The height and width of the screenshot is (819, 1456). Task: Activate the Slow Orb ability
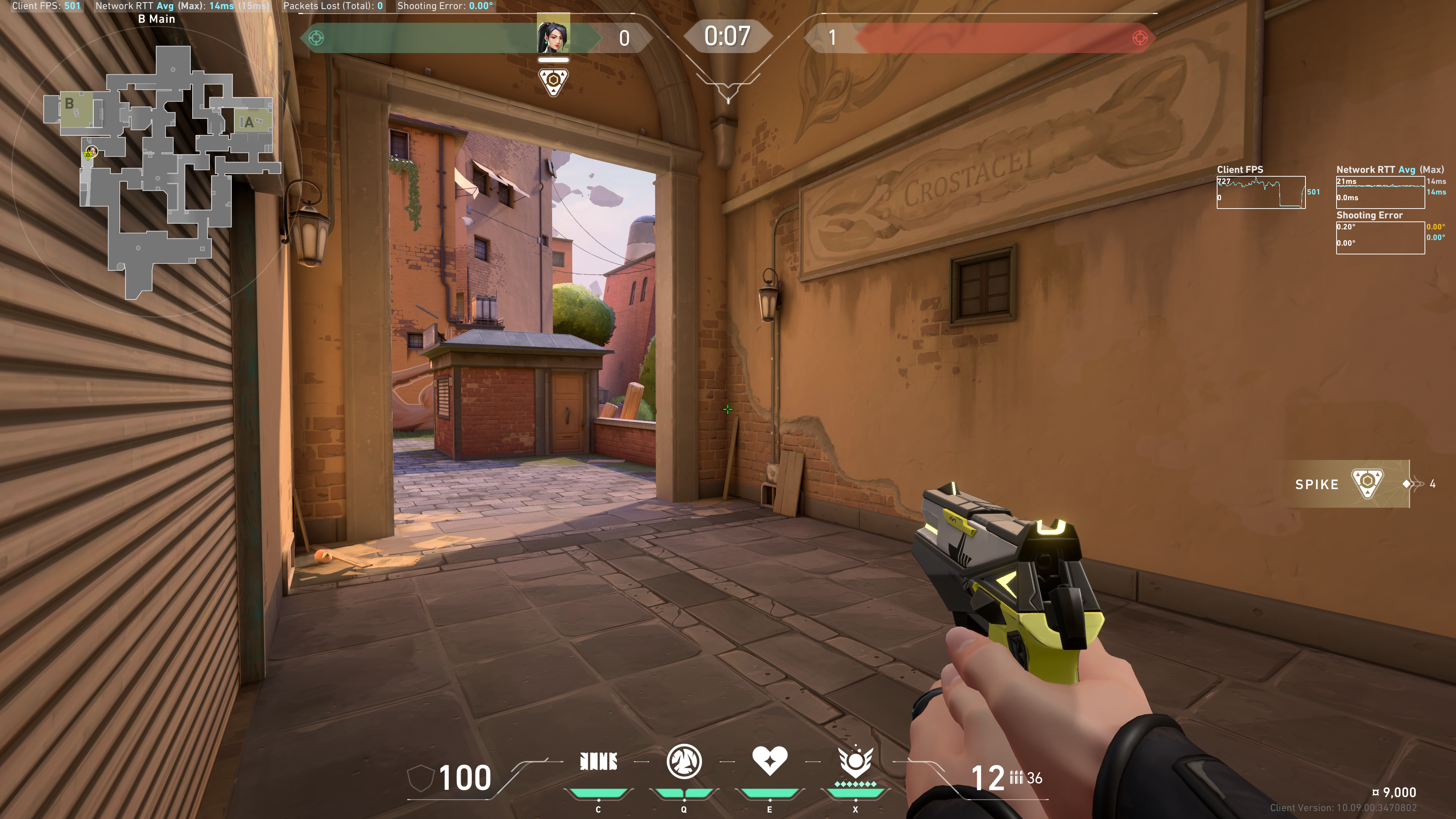pyautogui.click(x=684, y=761)
